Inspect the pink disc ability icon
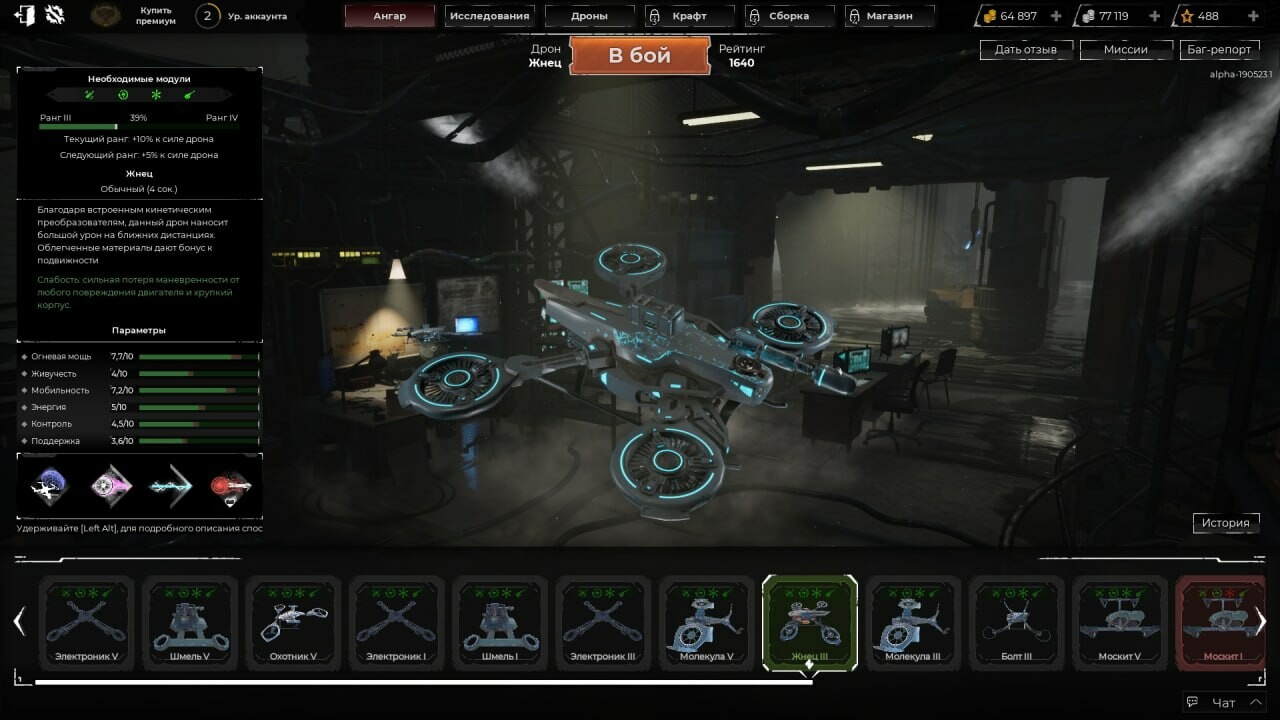The image size is (1280, 720). 110,487
